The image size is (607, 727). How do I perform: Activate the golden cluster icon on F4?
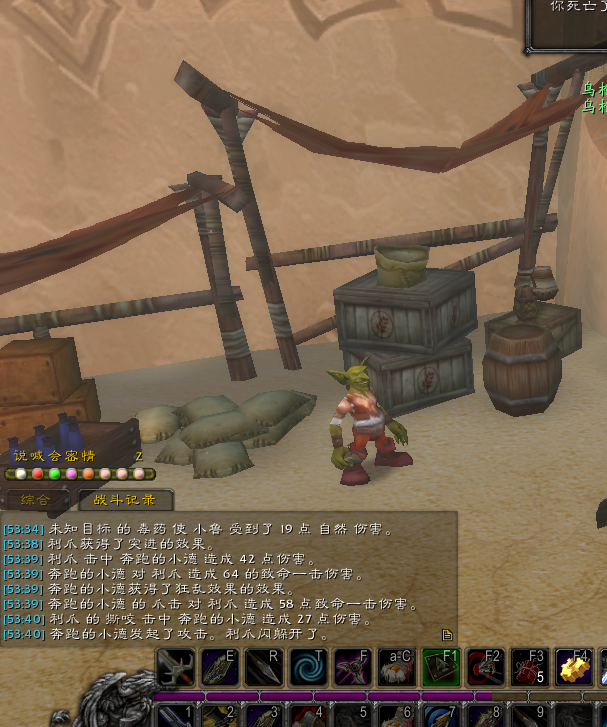[x=574, y=667]
